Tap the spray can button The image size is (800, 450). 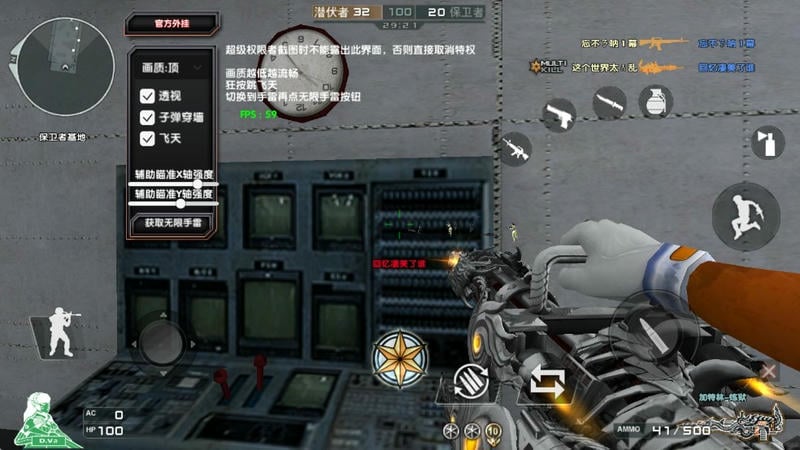tap(768, 141)
